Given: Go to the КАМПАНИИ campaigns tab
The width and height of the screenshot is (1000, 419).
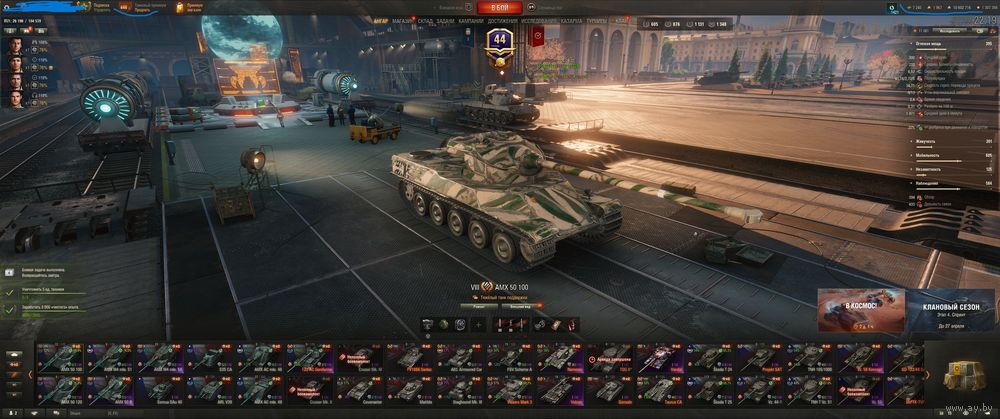Looking at the screenshot, I should point(471,20).
